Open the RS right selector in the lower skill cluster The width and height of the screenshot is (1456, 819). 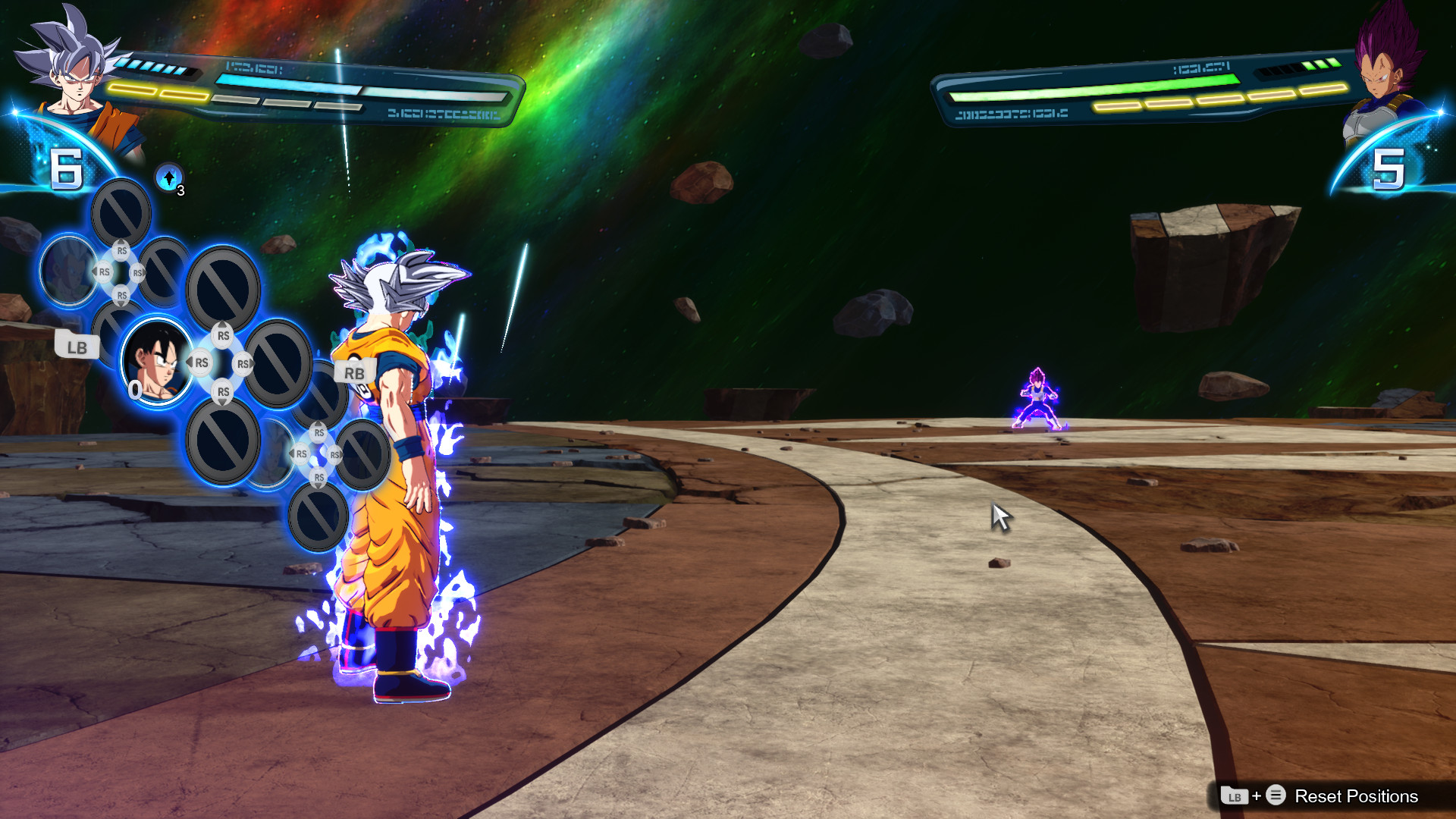point(334,455)
